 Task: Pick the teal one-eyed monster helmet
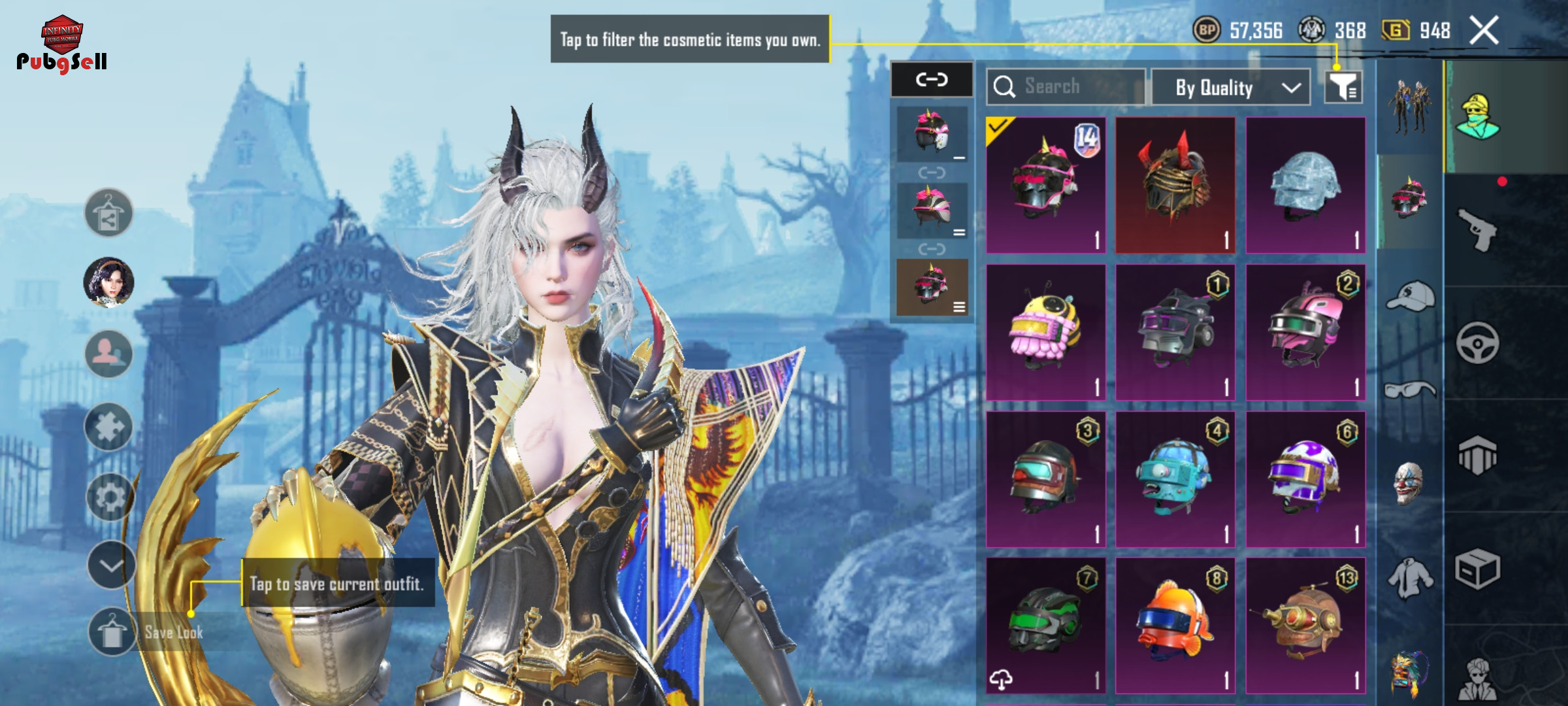(x=1175, y=479)
